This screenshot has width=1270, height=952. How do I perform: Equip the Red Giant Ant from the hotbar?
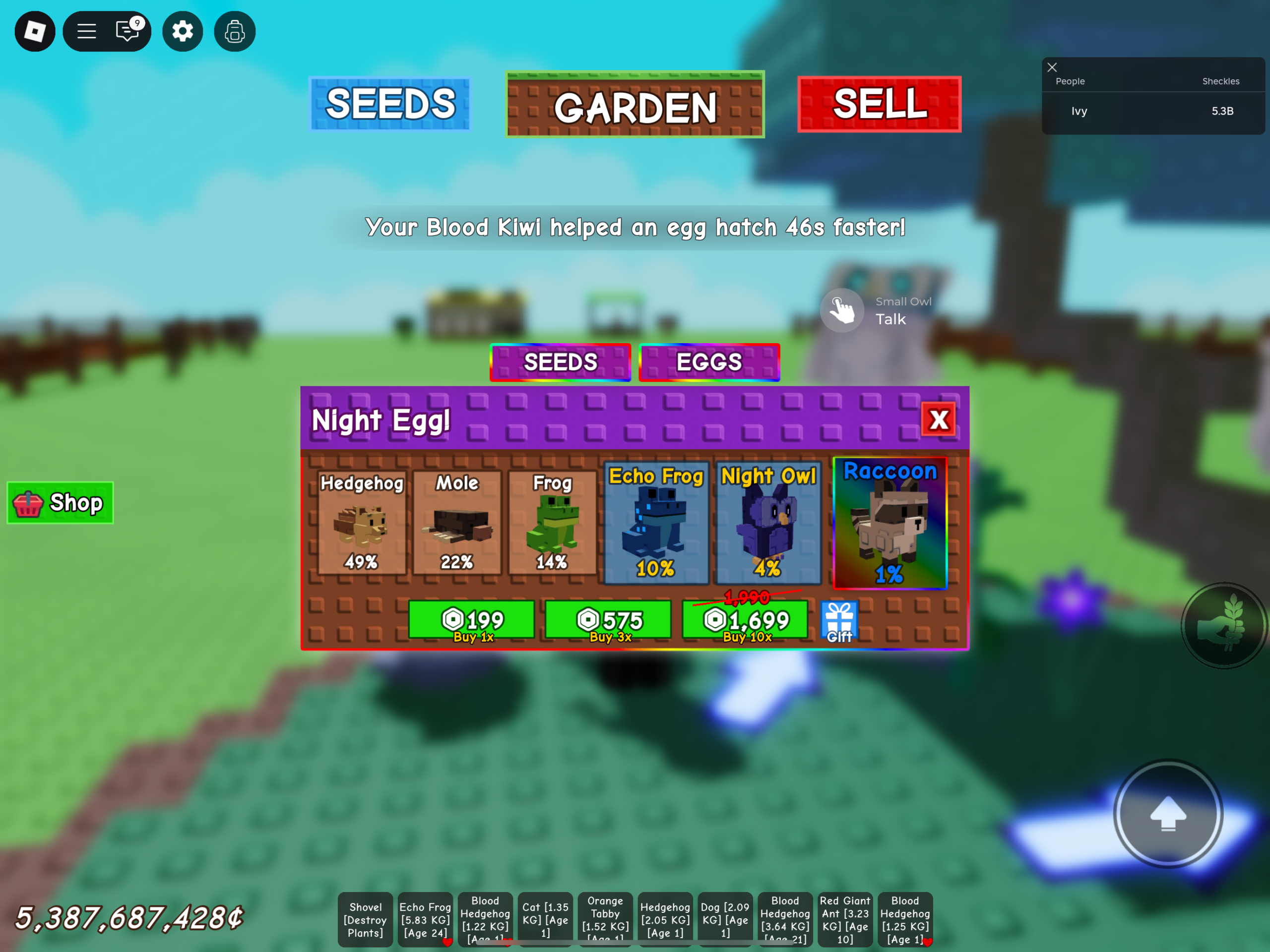[844, 919]
